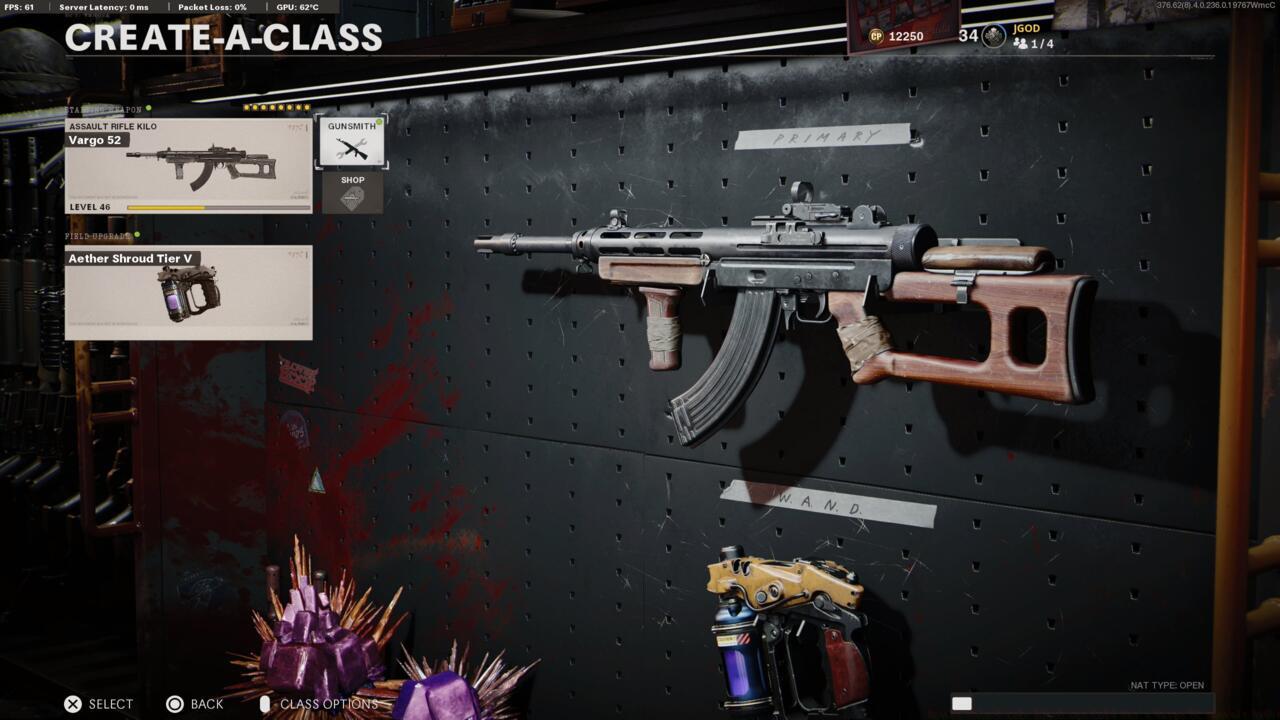Click the prestige marks icon on Vargo 52 card
Image resolution: width=1280 pixels, height=720 pixels.
click(296, 128)
